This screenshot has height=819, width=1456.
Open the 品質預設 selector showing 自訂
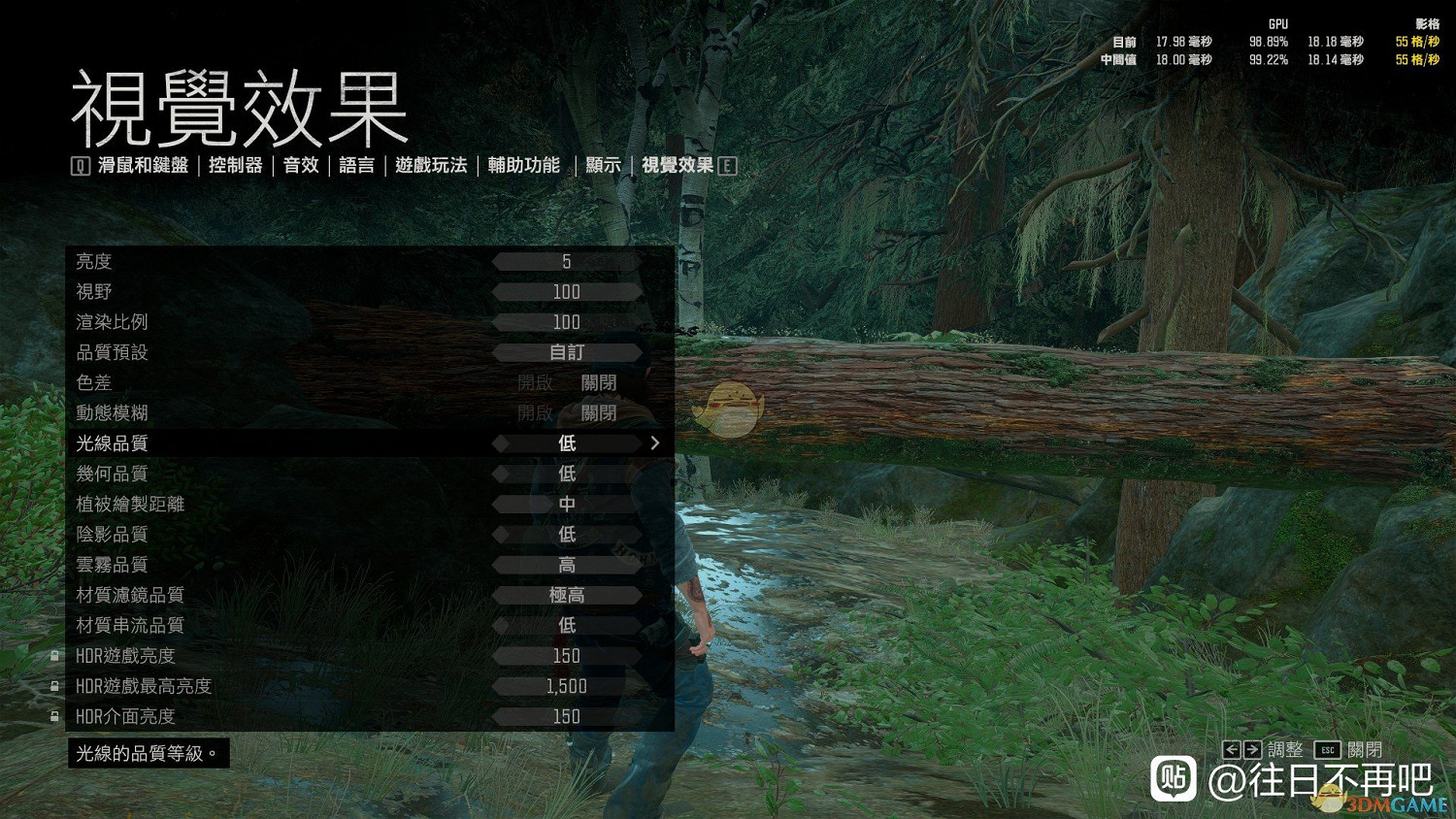(567, 352)
